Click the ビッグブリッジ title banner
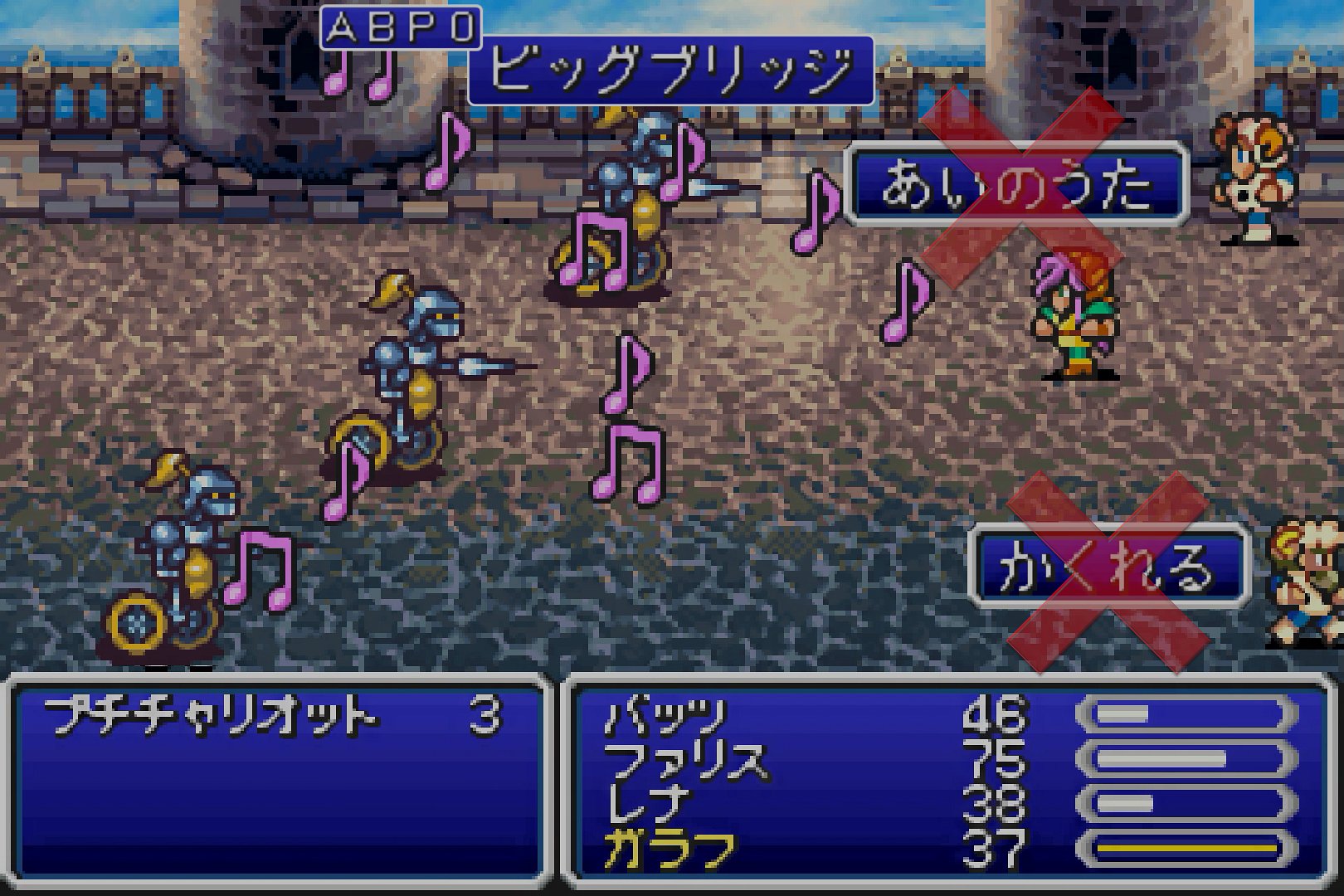The height and width of the screenshot is (896, 1344). tap(670, 71)
